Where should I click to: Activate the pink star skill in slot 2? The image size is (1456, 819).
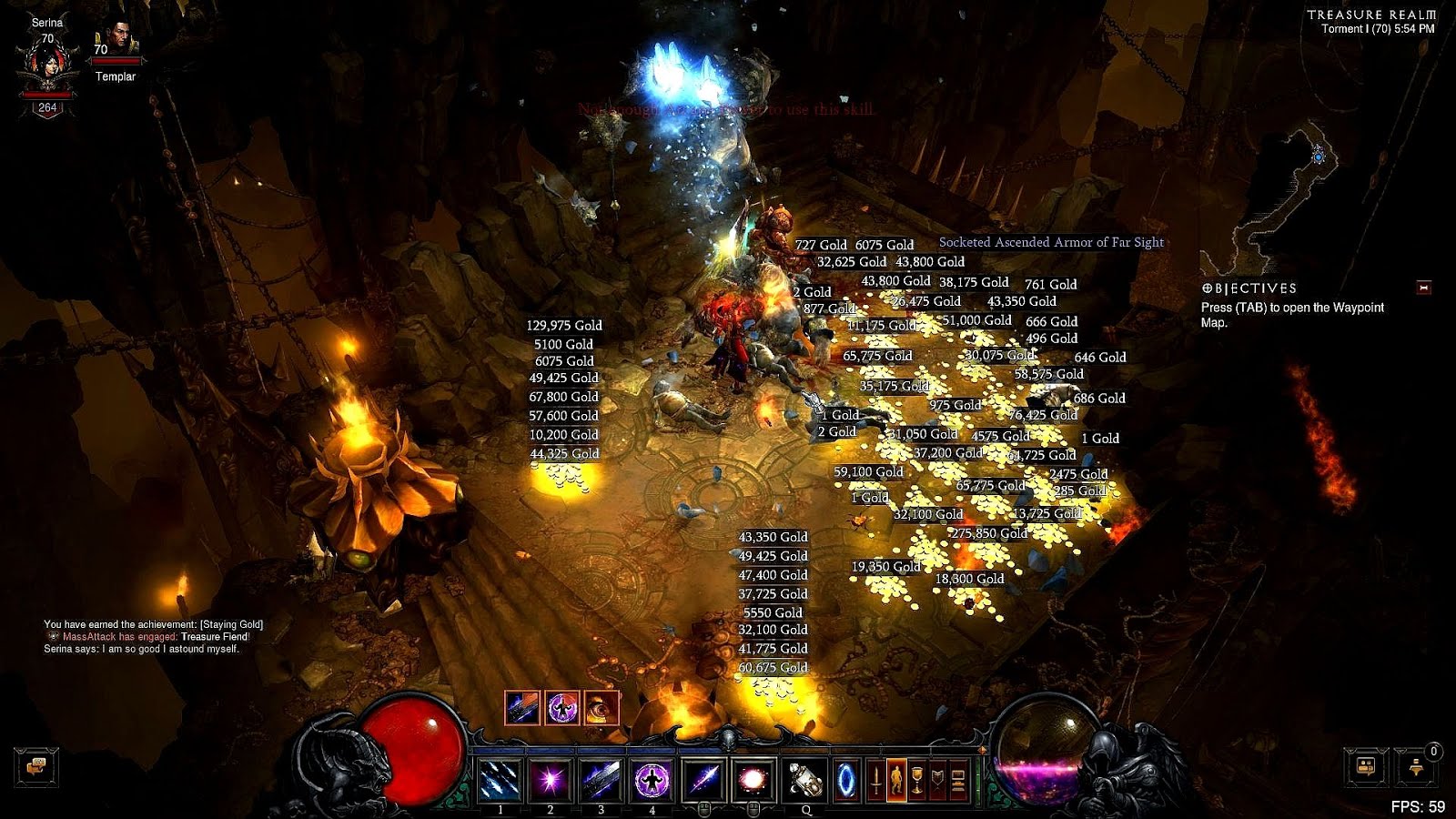click(551, 780)
